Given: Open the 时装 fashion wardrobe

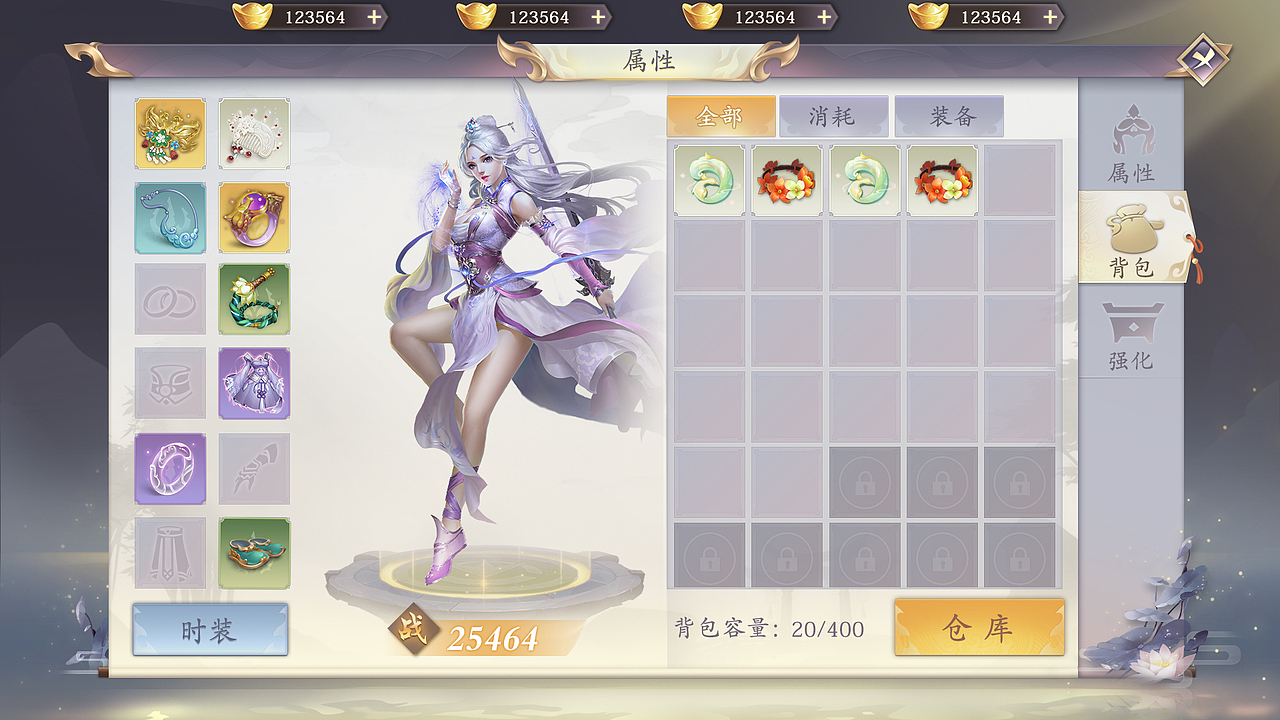Looking at the screenshot, I should pos(209,629).
